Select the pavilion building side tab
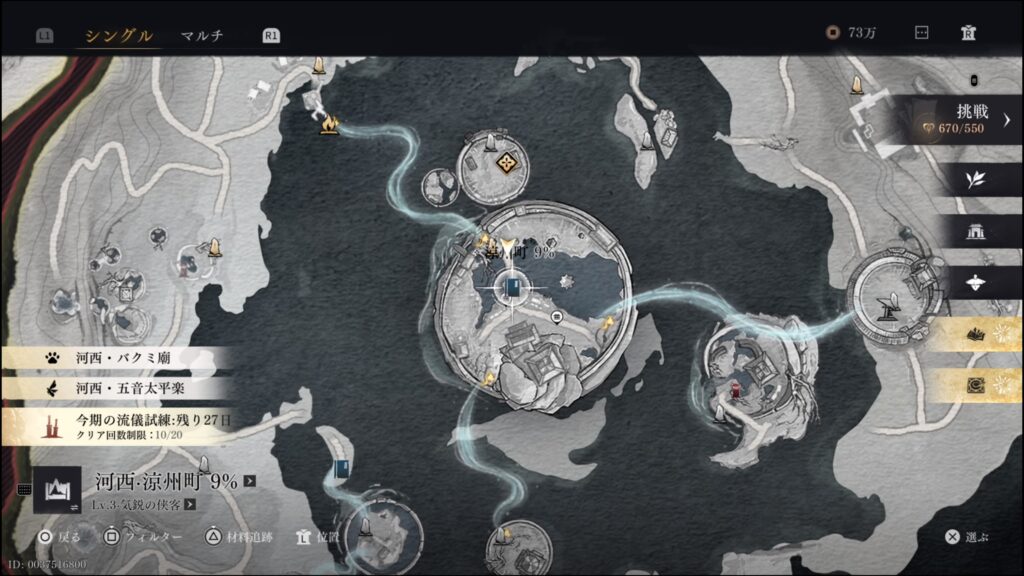Image resolution: width=1024 pixels, height=576 pixels. [974, 232]
